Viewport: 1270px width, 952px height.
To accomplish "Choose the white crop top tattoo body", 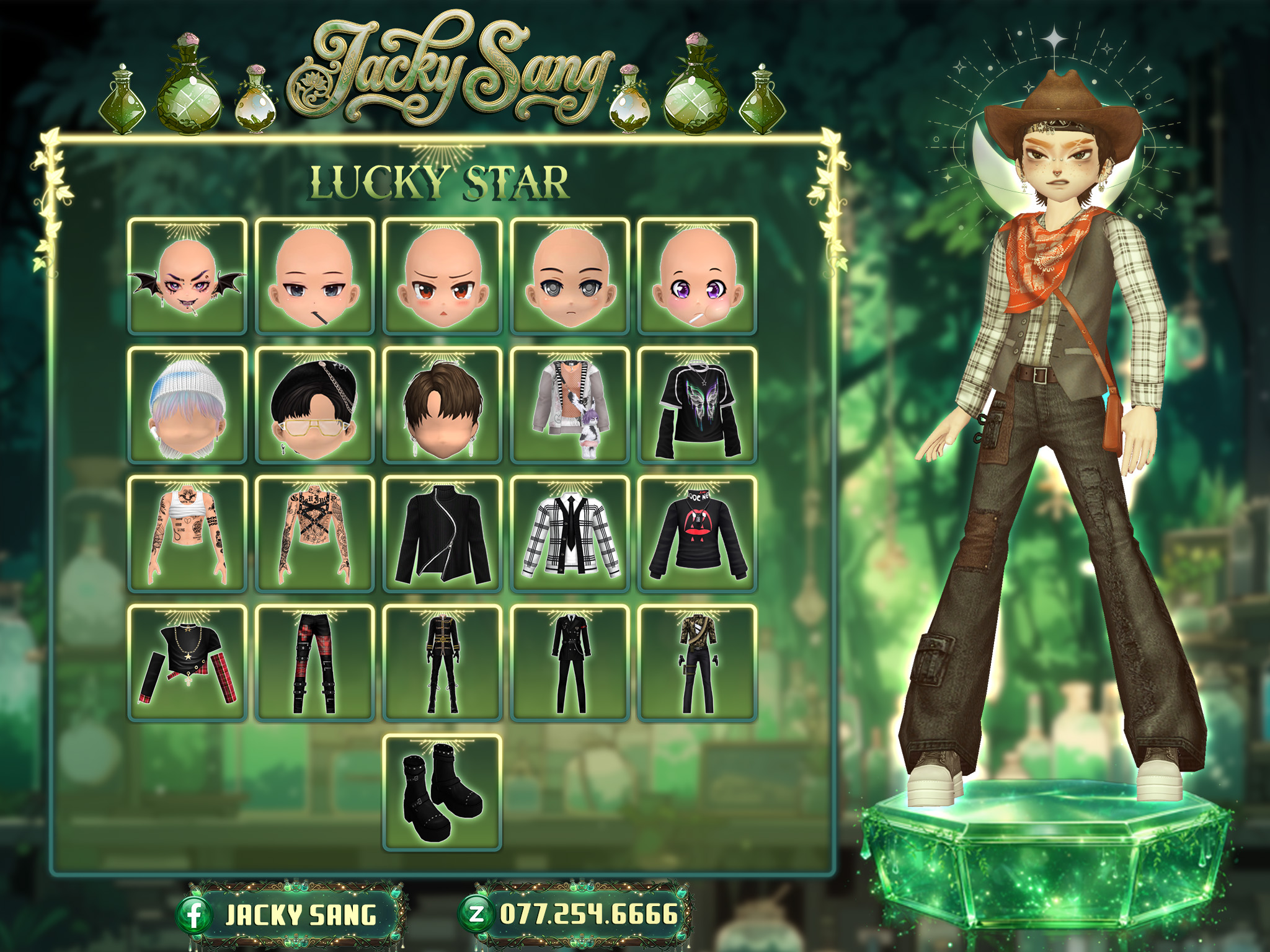I will tap(187, 534).
